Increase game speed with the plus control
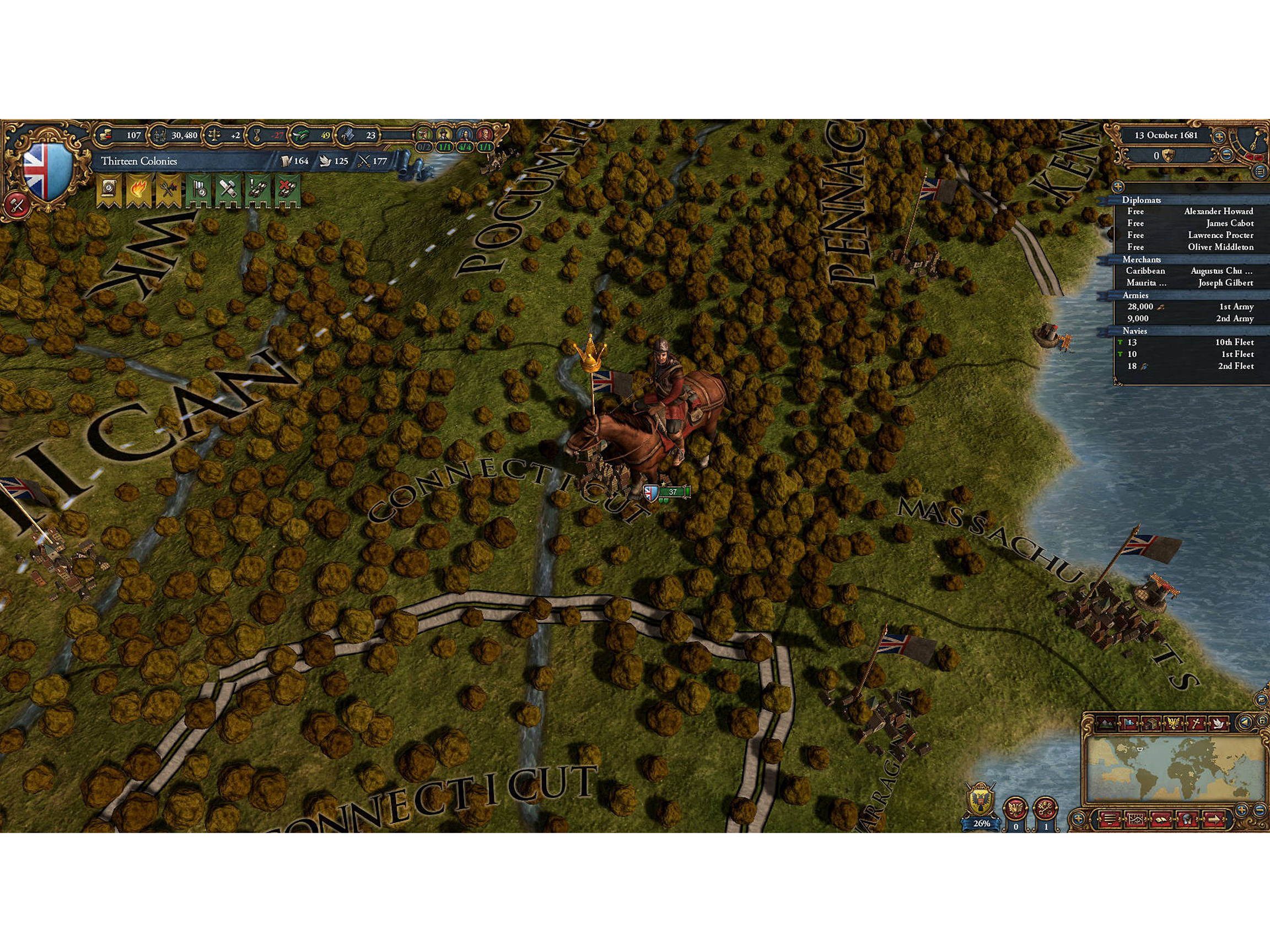Screen dimensions: 1270x952 pos(1219,136)
